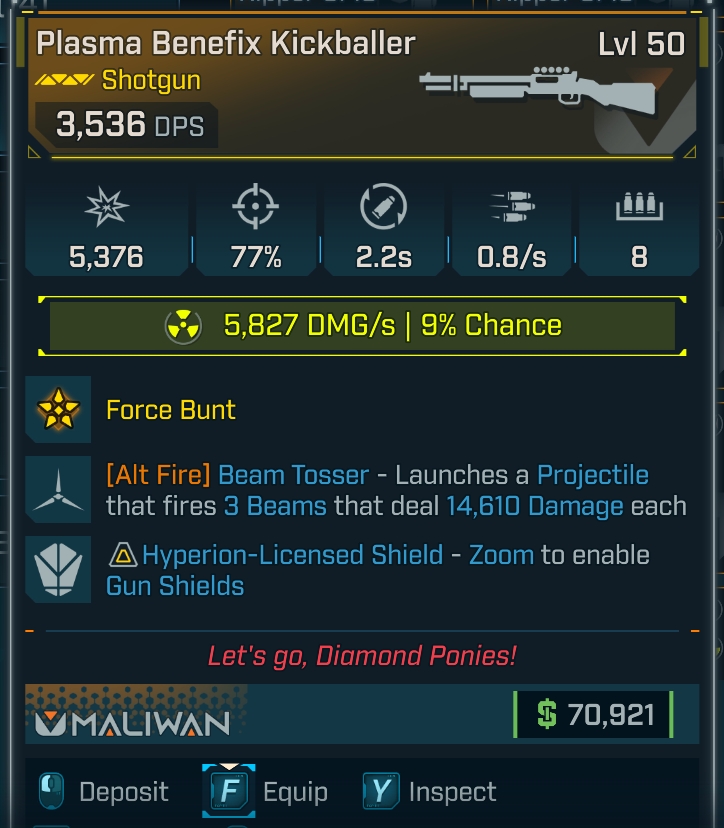Deposit the Plasma Benefix Kickballer shotgun
Viewport: 724px width, 828px height.
pyautogui.click(x=104, y=792)
